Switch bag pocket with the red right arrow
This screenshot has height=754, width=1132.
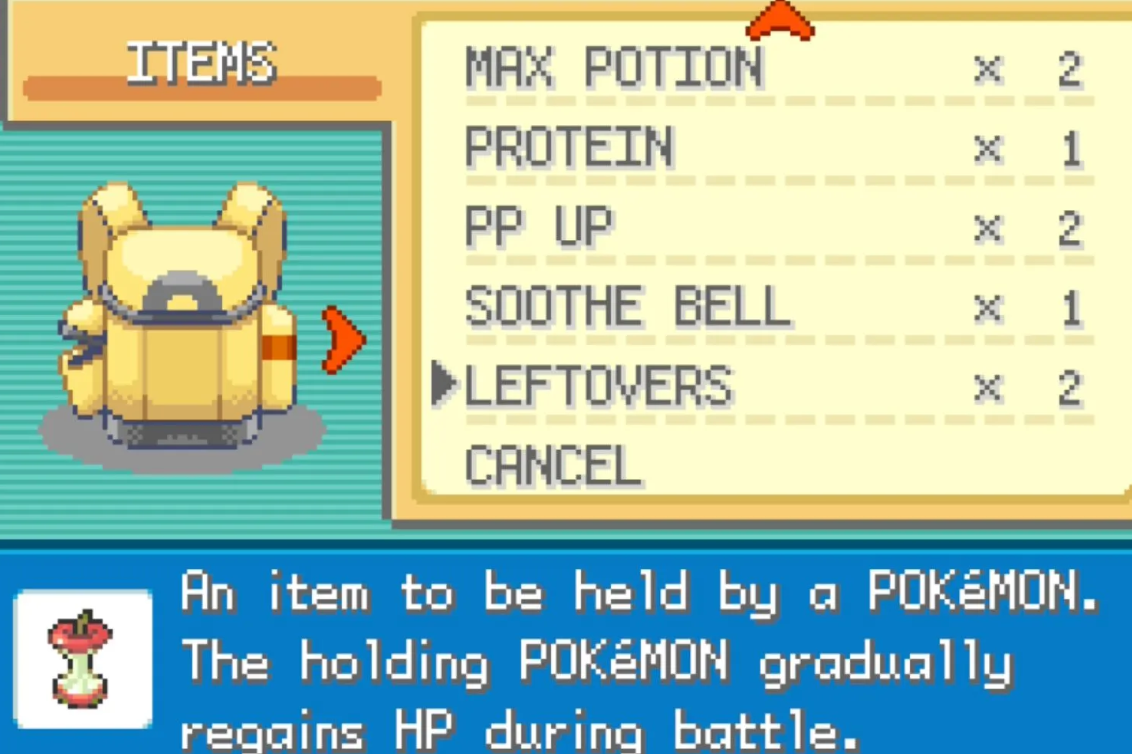(343, 340)
